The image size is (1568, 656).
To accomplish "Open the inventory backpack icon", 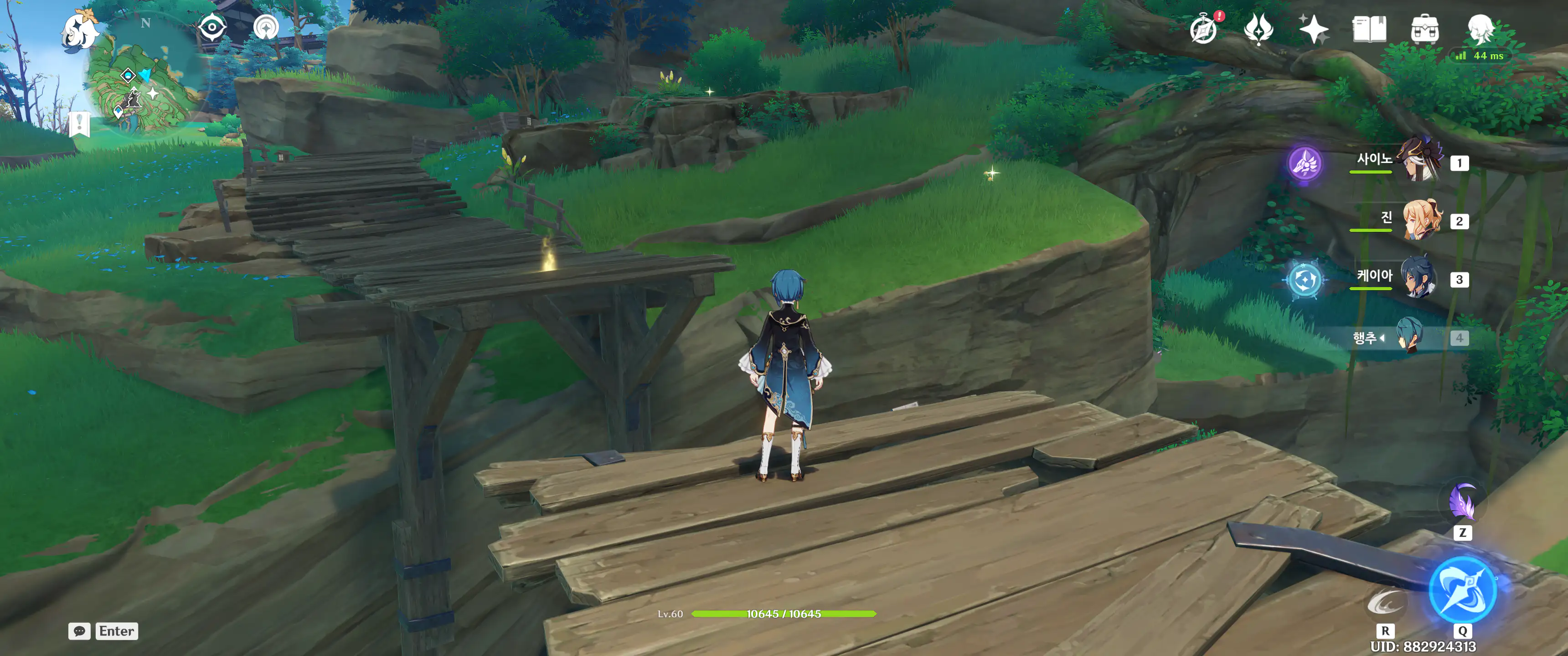I will point(1424,29).
